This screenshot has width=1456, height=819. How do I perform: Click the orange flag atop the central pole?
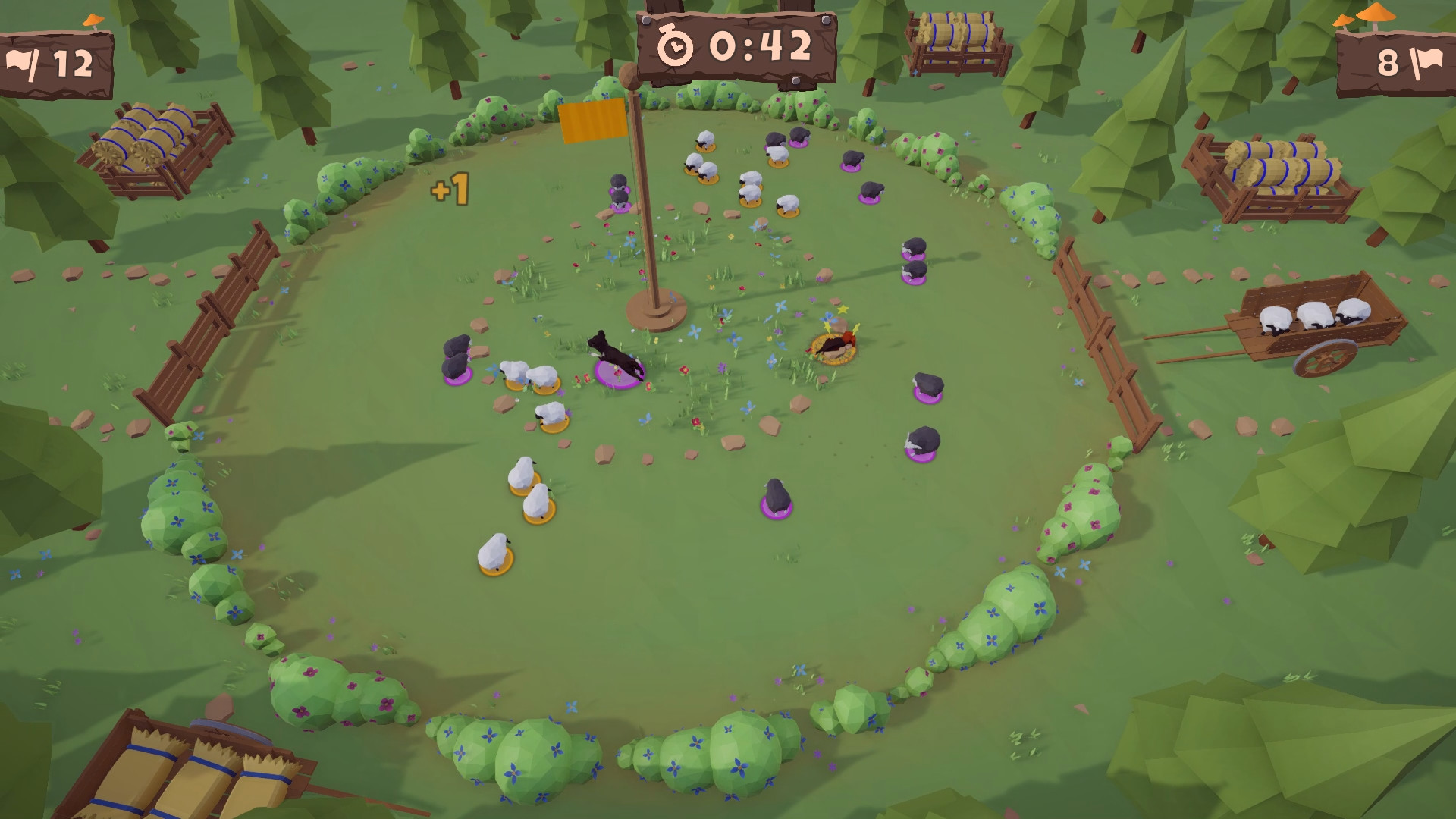[591, 124]
